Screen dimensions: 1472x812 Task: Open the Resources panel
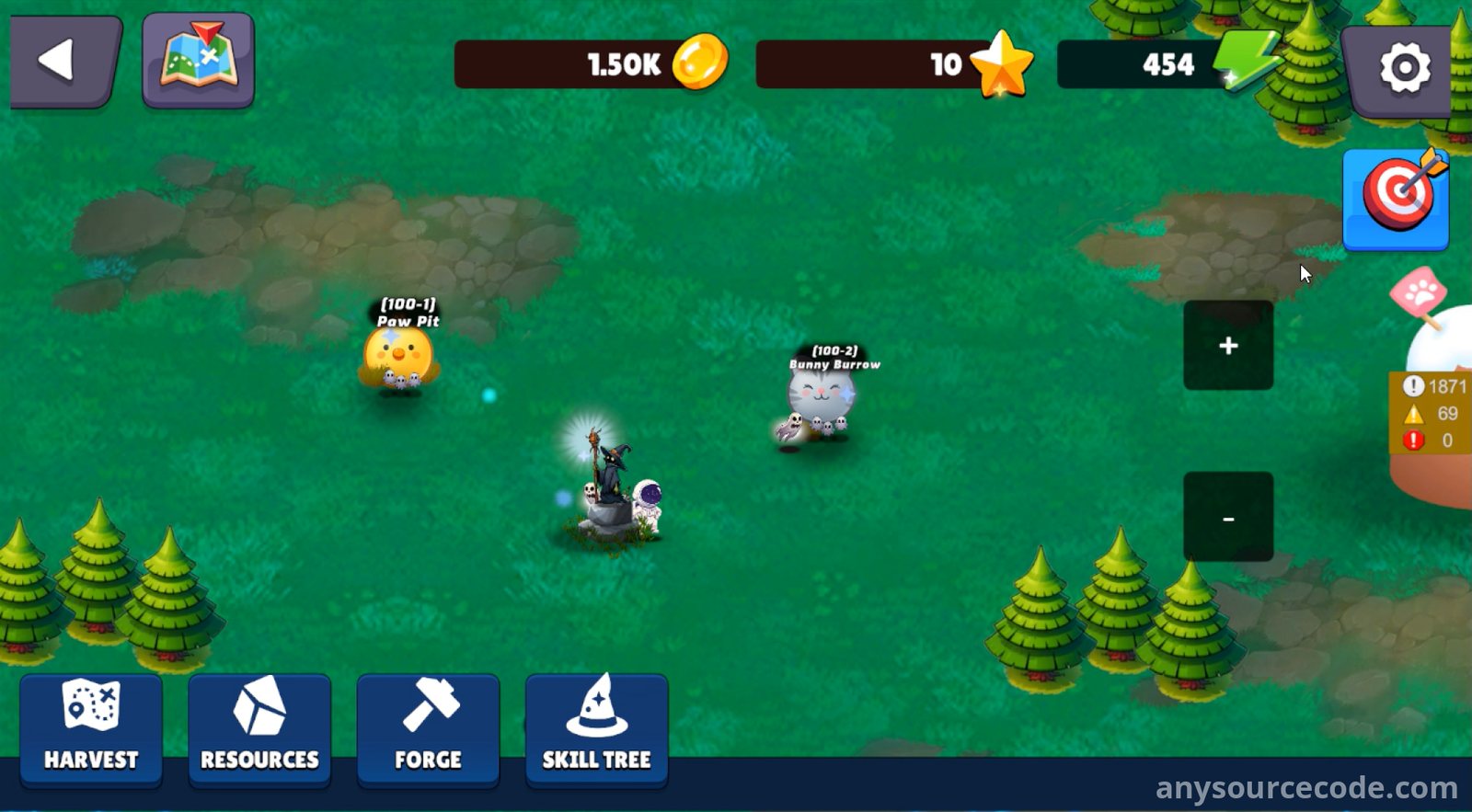[x=259, y=730]
